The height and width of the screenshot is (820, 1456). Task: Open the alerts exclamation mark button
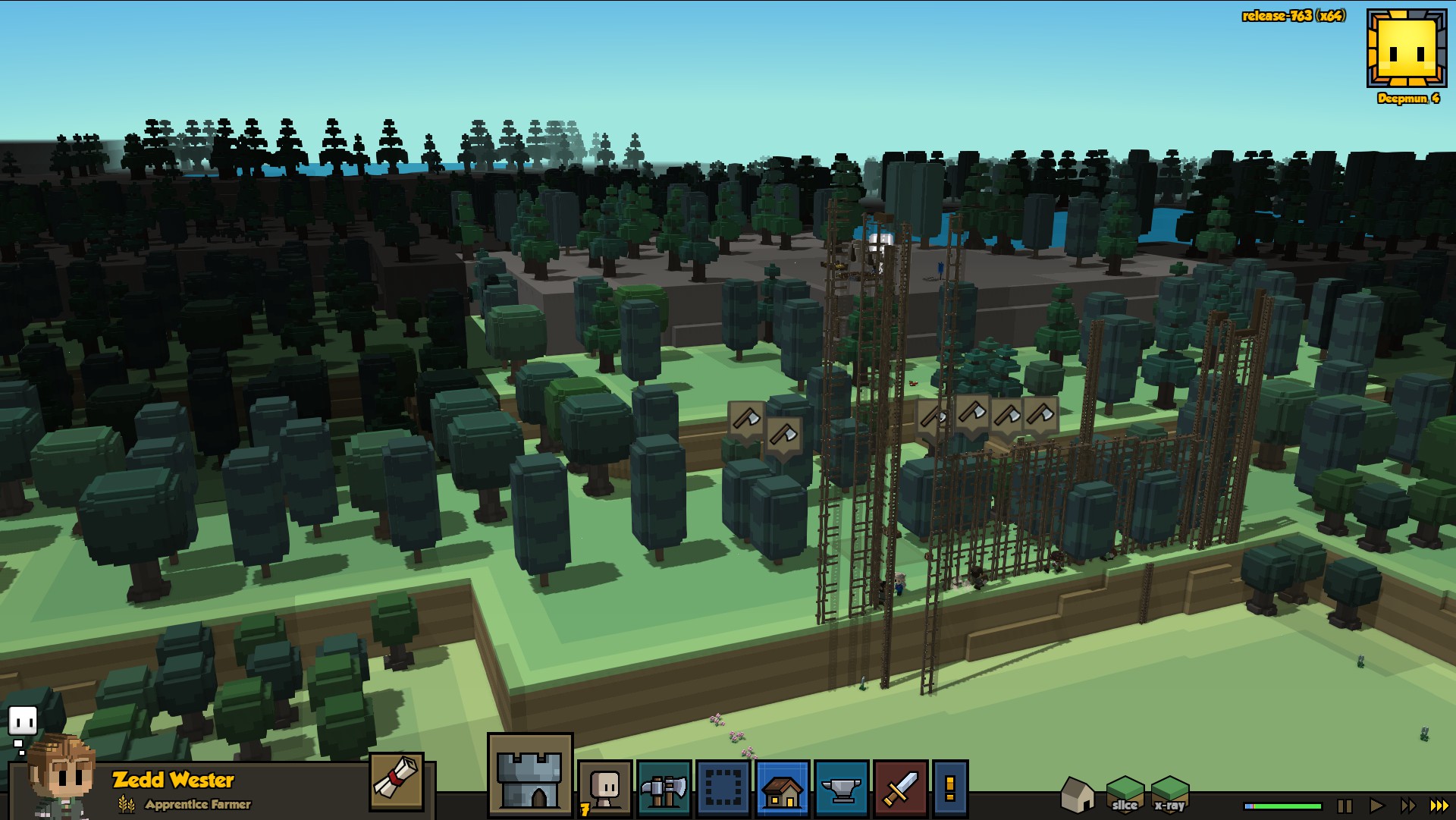(949, 789)
